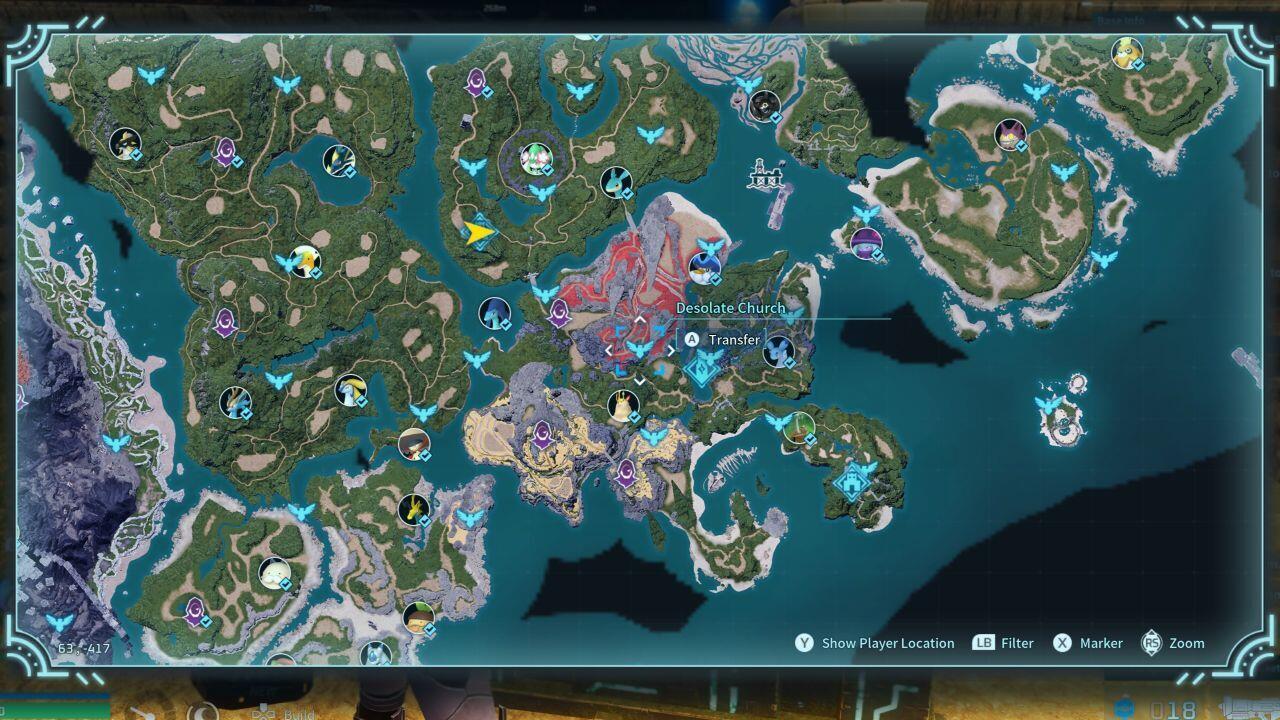Click the yellow player location arrow
Screen dimensions: 1280x720
click(x=481, y=231)
